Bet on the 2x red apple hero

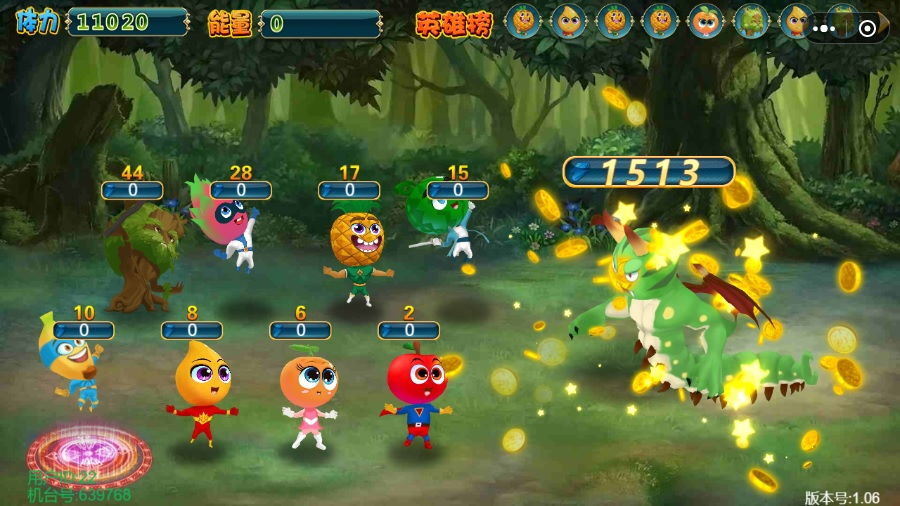(x=408, y=330)
